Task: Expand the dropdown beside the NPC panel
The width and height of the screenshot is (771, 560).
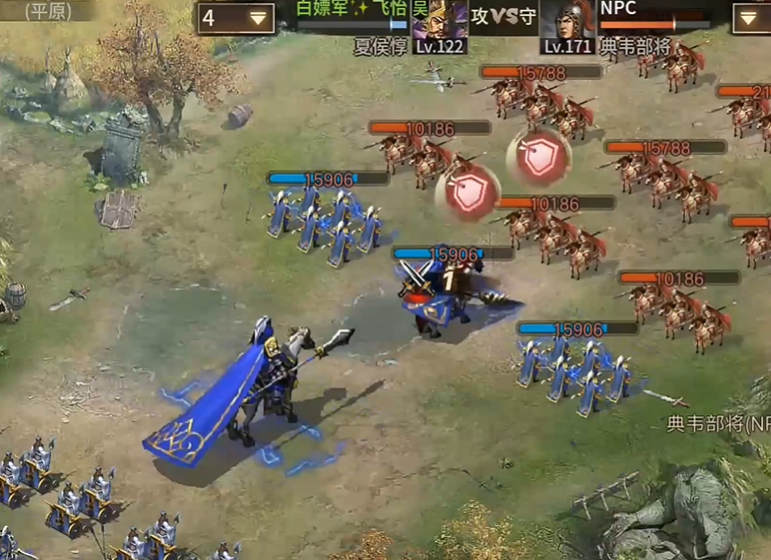Action: point(751,18)
